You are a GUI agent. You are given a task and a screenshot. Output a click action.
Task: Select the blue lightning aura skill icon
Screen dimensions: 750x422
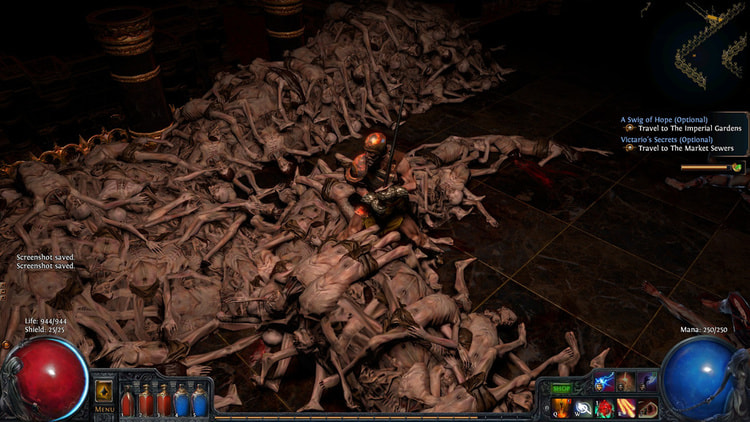(x=604, y=381)
